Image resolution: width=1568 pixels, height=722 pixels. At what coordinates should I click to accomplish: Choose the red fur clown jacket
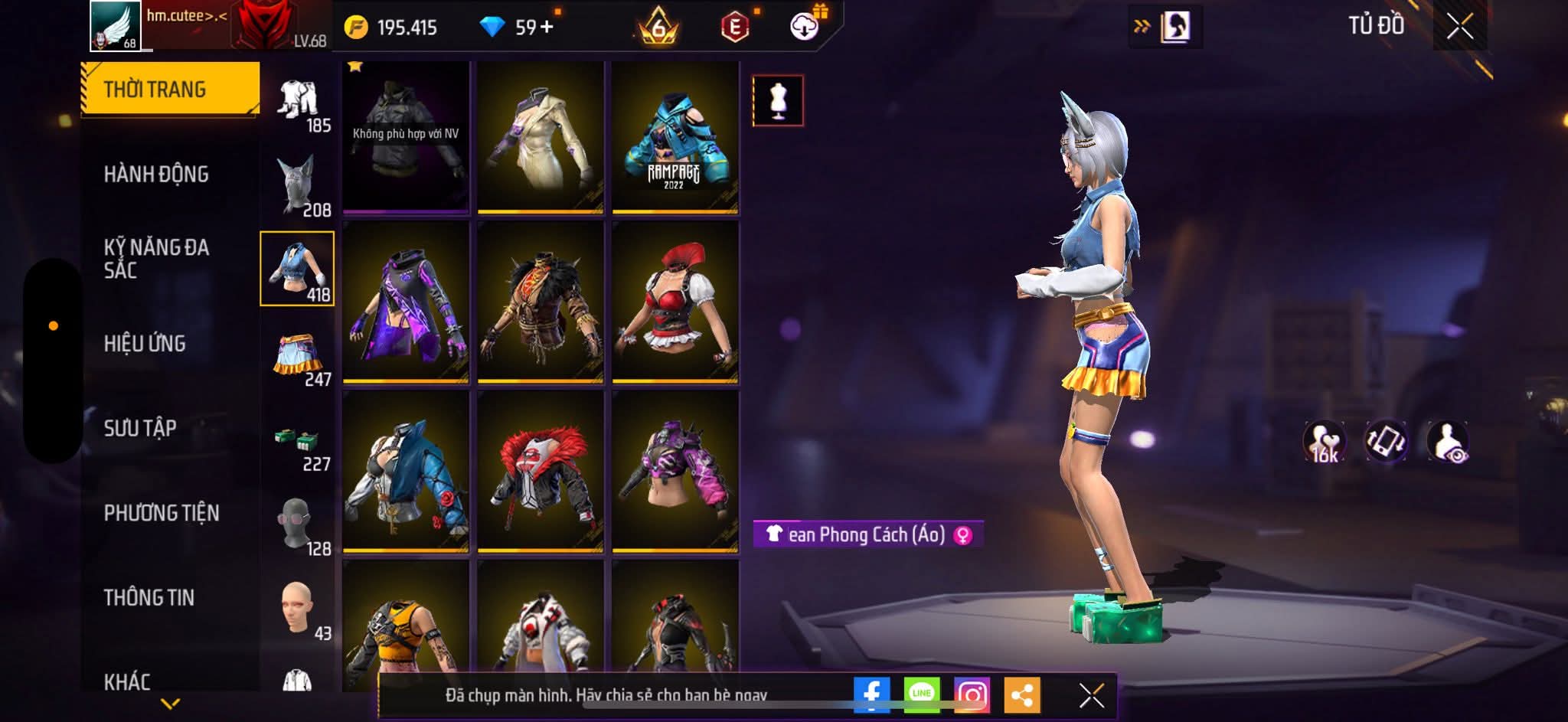tap(540, 472)
